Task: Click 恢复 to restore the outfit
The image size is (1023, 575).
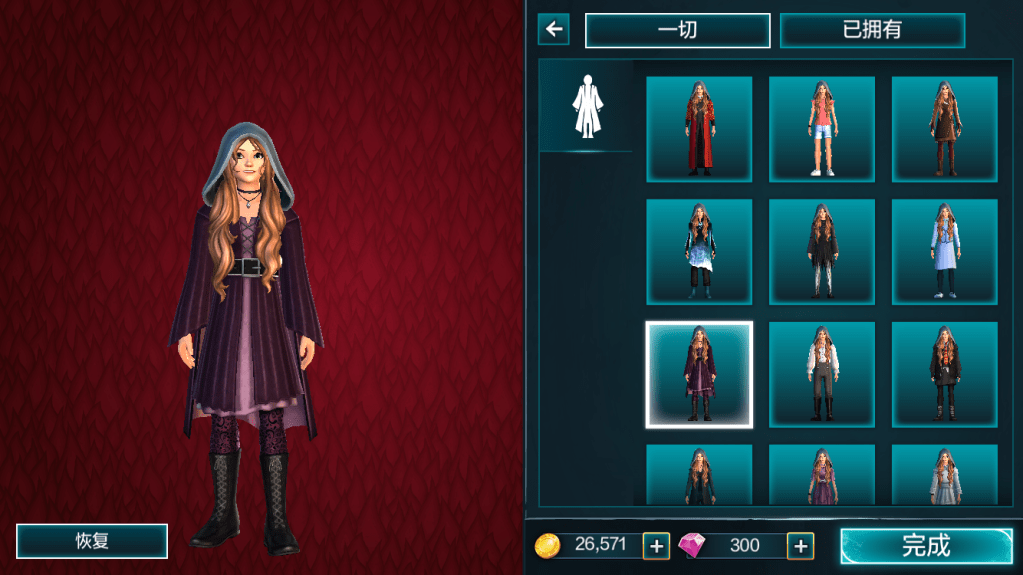Action: [92, 541]
